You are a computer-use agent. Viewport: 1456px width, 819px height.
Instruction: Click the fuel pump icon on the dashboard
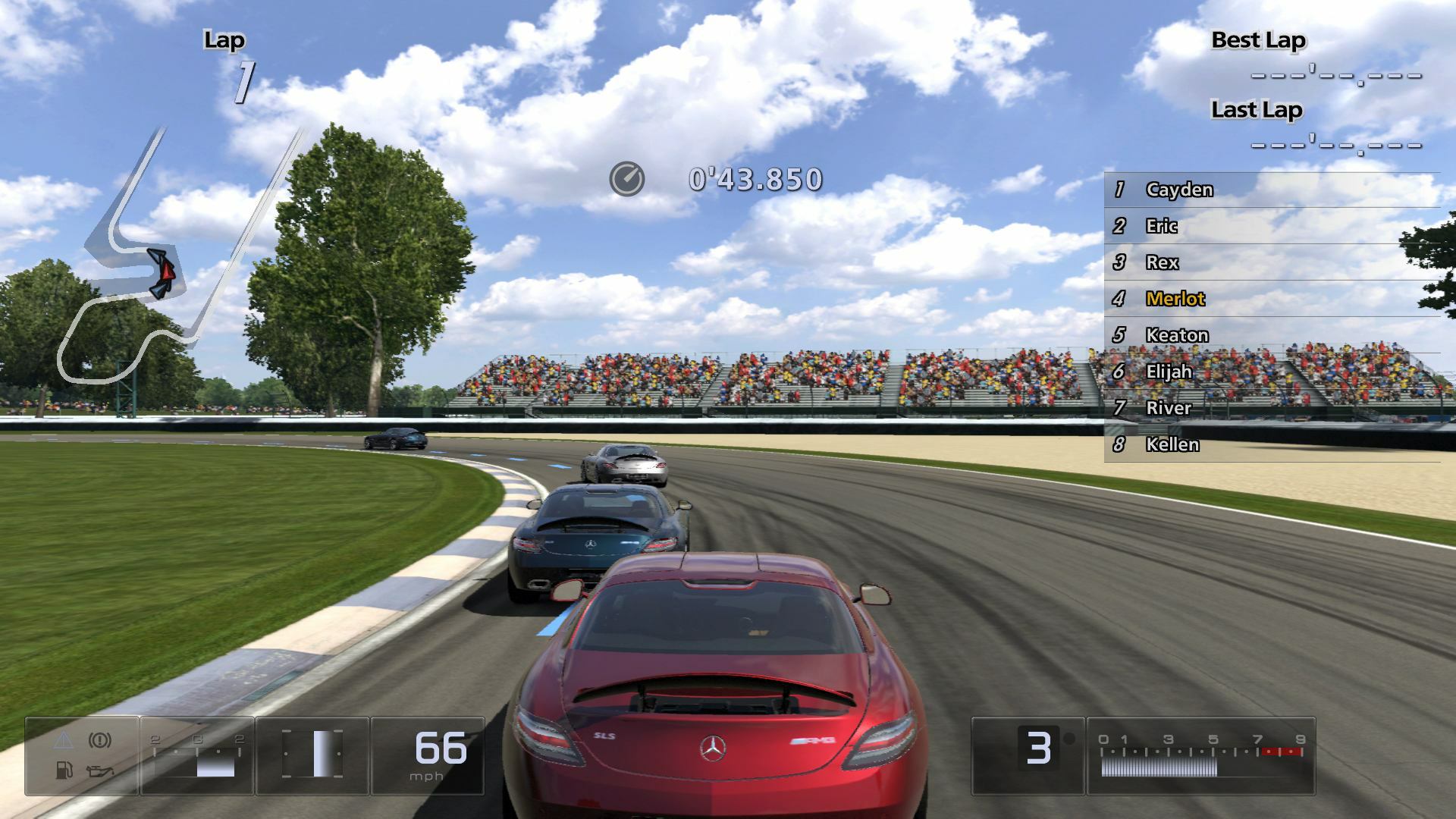point(64,771)
